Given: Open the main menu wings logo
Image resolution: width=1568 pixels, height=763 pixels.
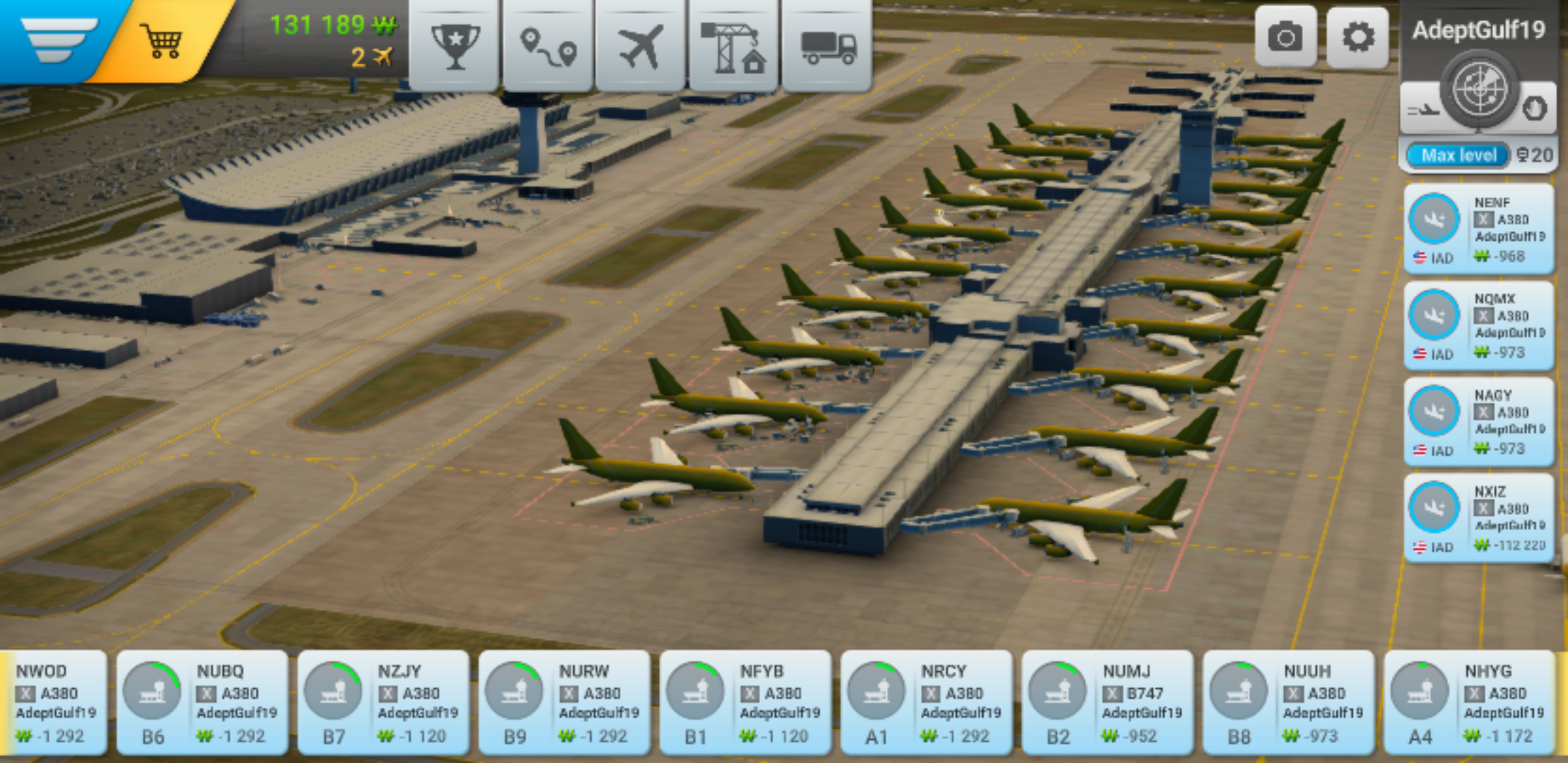Looking at the screenshot, I should click(58, 39).
